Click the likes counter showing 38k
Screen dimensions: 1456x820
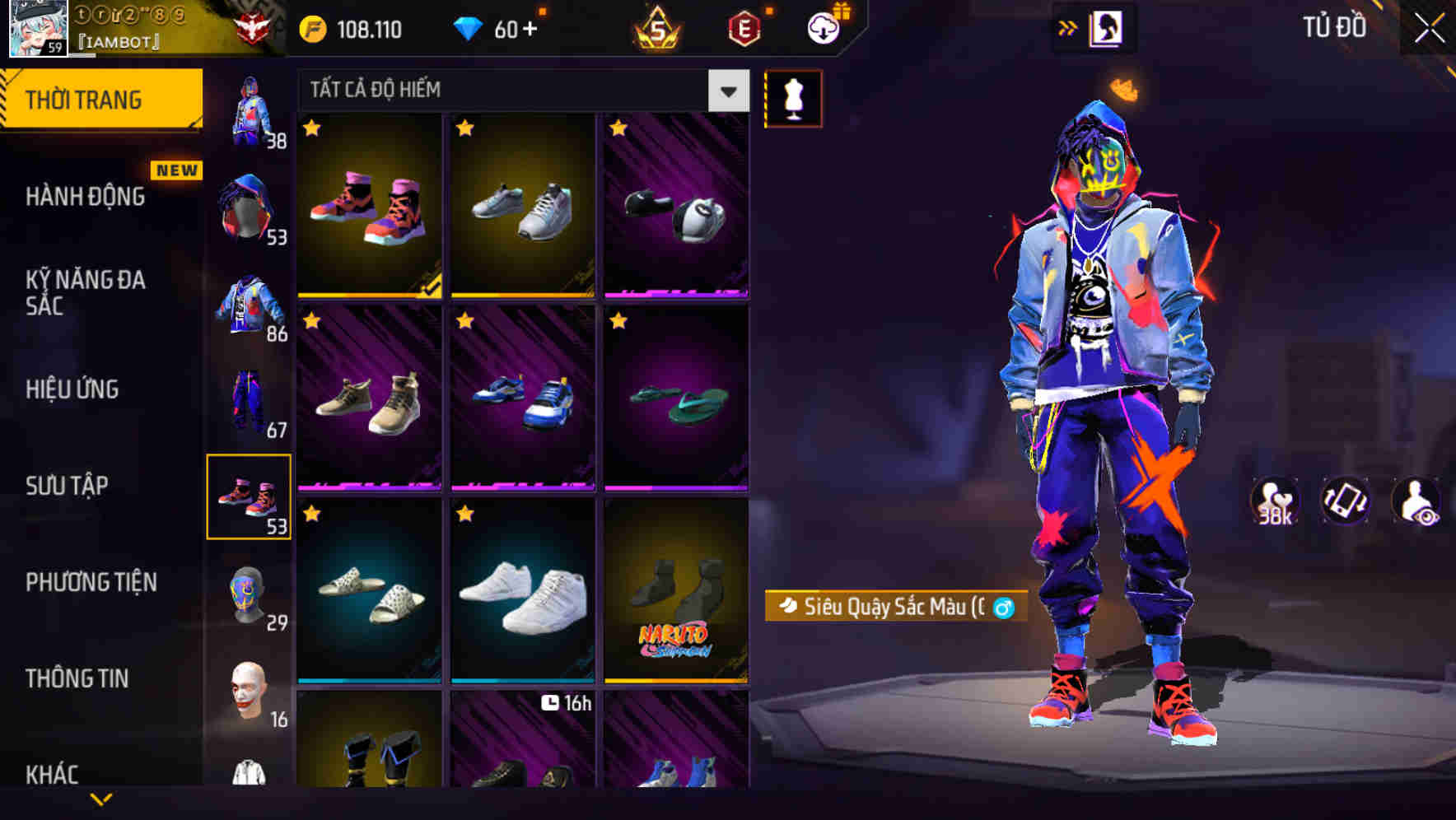pos(1275,501)
